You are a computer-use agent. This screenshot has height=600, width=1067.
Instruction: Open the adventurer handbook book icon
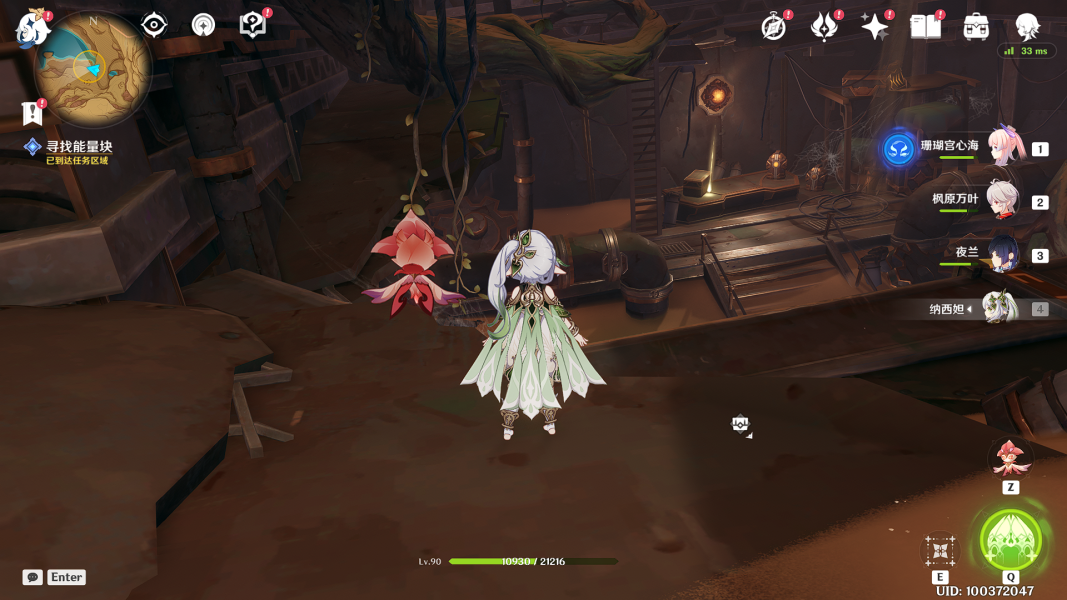tap(925, 27)
